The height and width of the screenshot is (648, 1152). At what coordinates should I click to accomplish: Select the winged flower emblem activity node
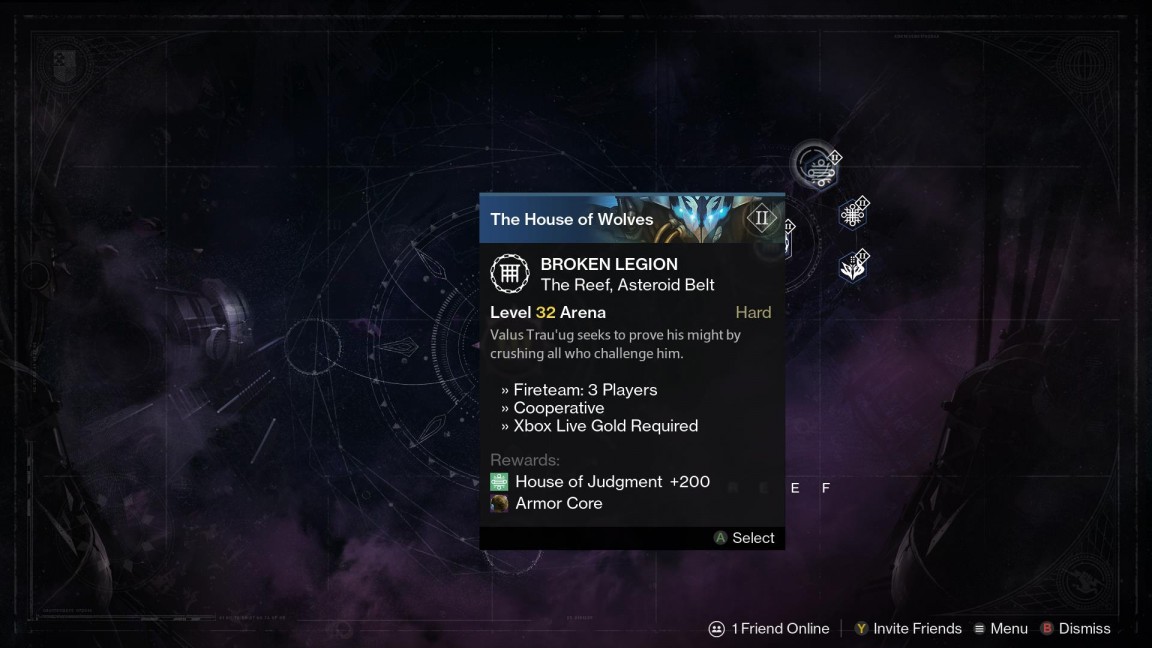click(x=853, y=266)
